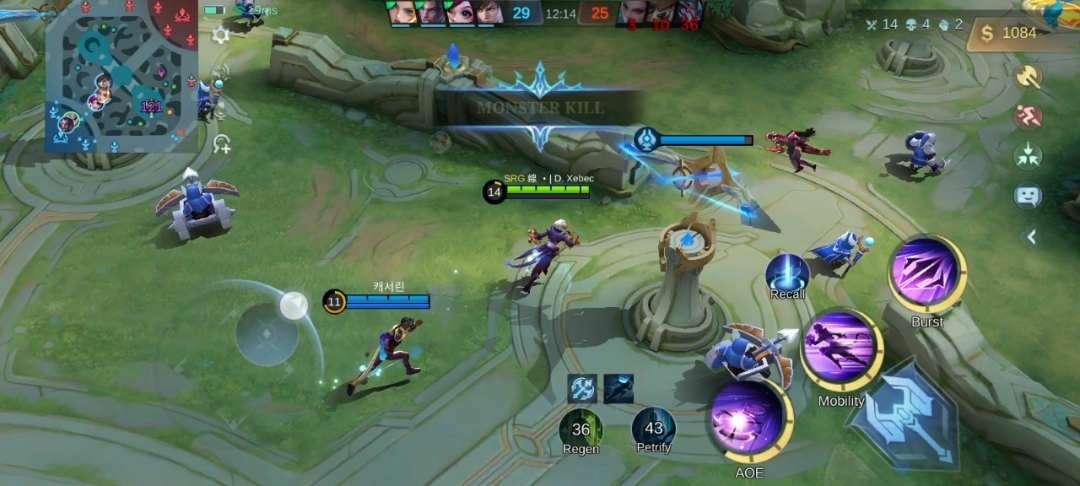Collapse the signal panel with the arrow
Screen dimensions: 1080x486
coord(1030,237)
